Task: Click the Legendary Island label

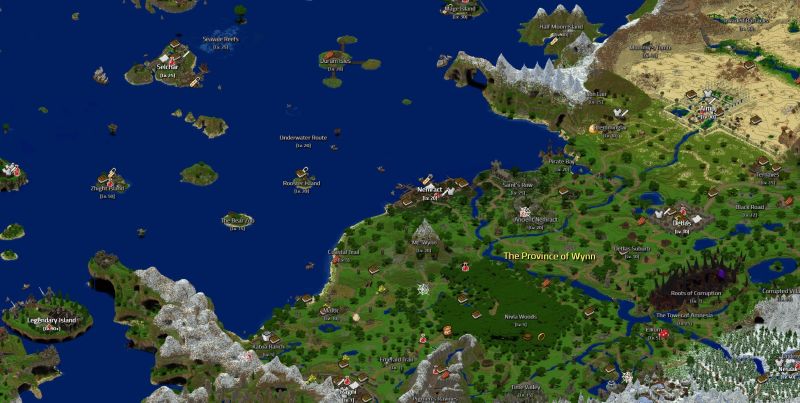Action: 45,321
